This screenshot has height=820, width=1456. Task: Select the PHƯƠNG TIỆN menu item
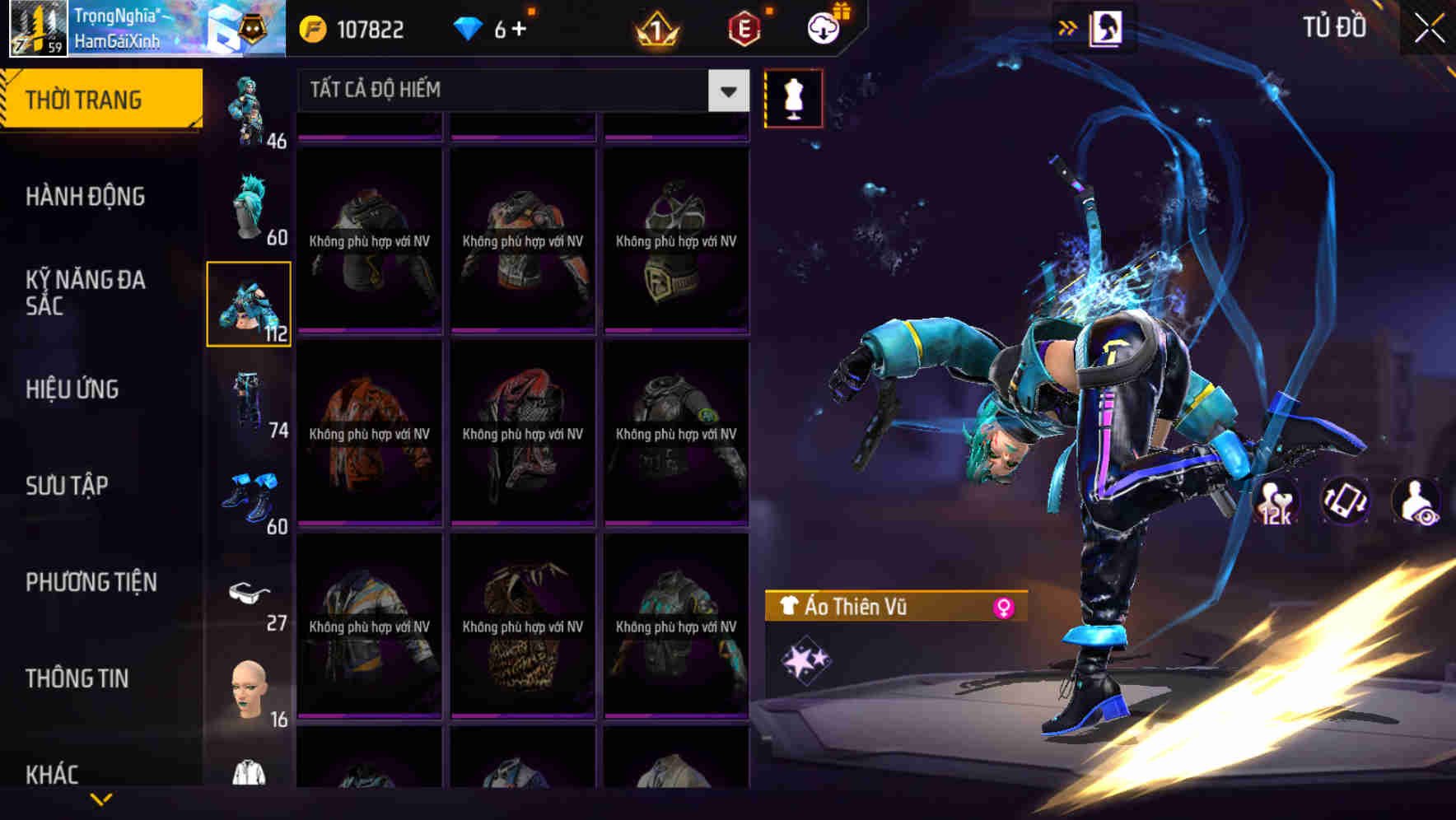[x=91, y=582]
